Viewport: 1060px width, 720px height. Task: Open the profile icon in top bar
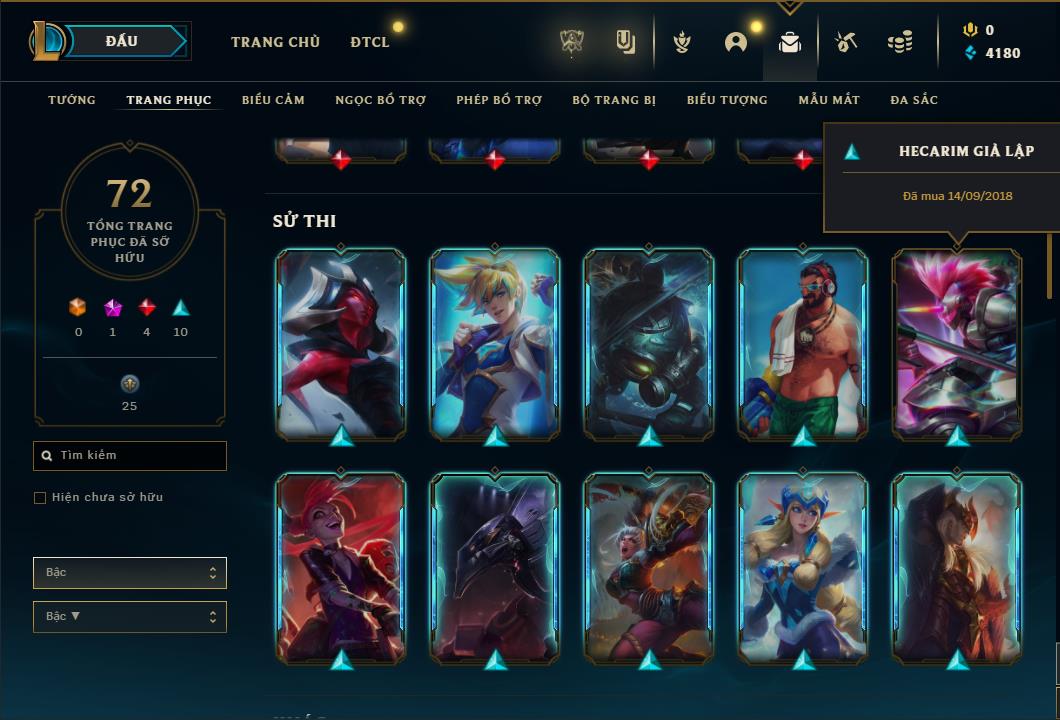click(736, 42)
